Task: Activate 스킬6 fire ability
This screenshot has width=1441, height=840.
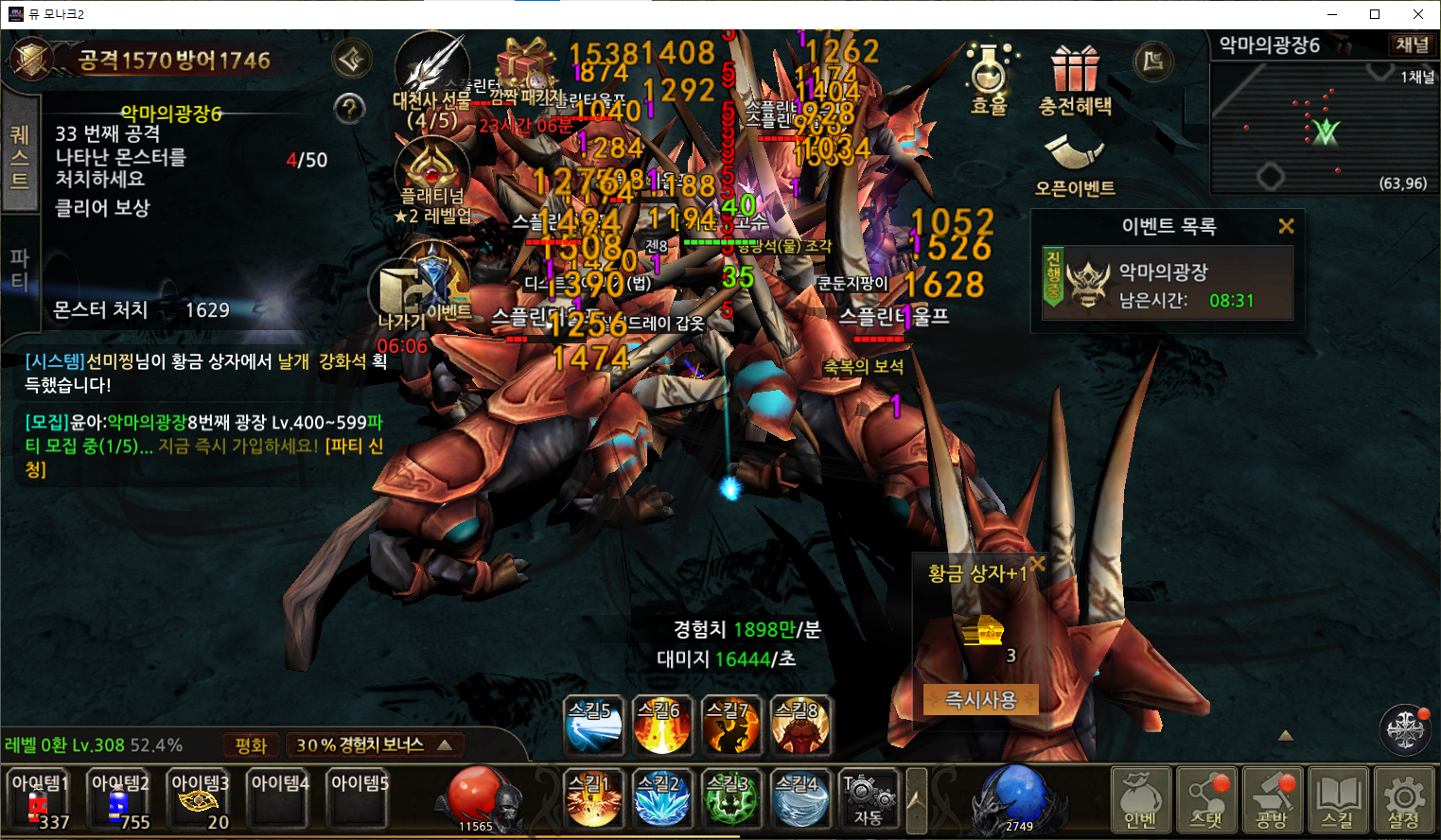Action: [x=661, y=726]
